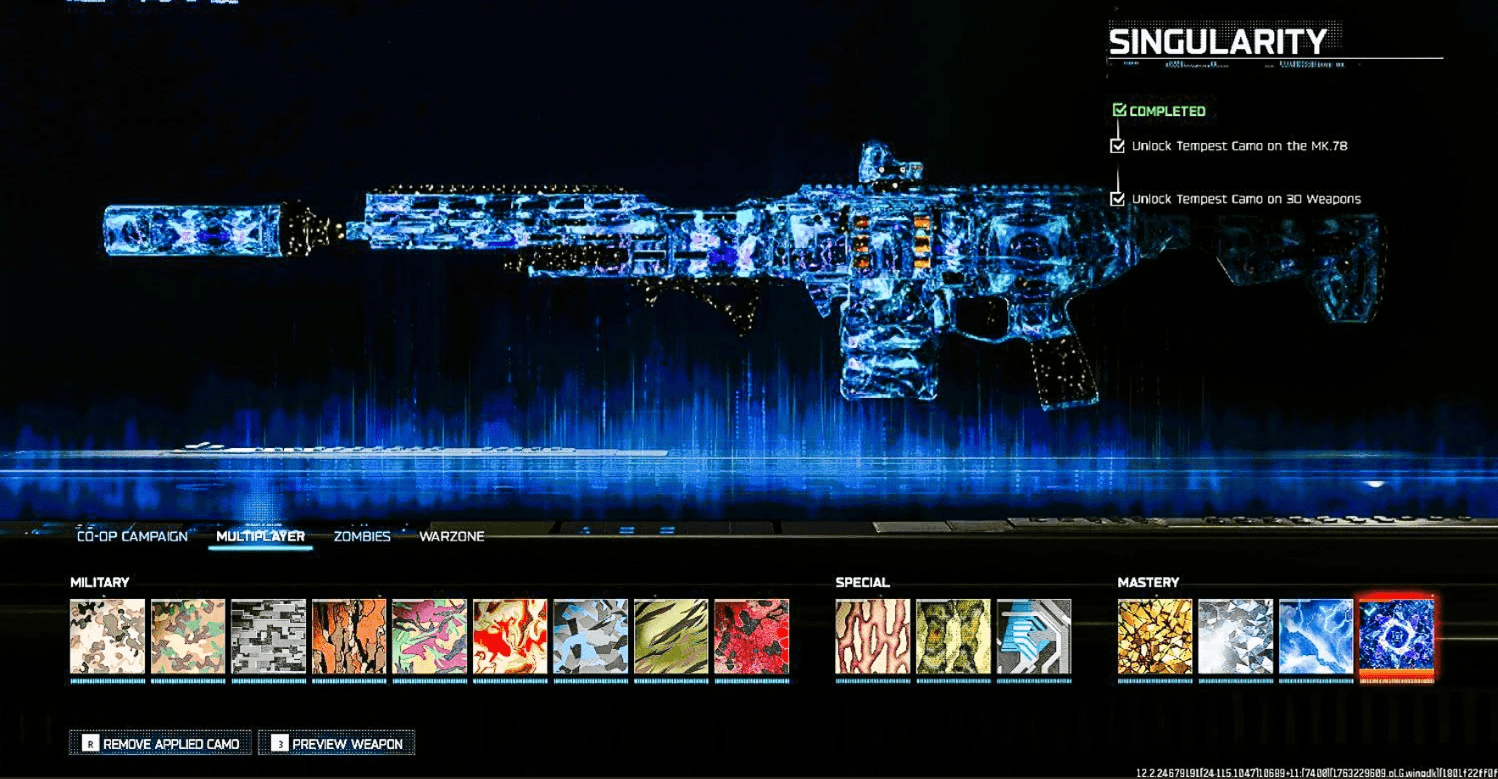Viewport: 1498px width, 779px height.
Task: Uncheck the Unlock Tempest Camo on MK.78 challenge
Action: click(1117, 144)
